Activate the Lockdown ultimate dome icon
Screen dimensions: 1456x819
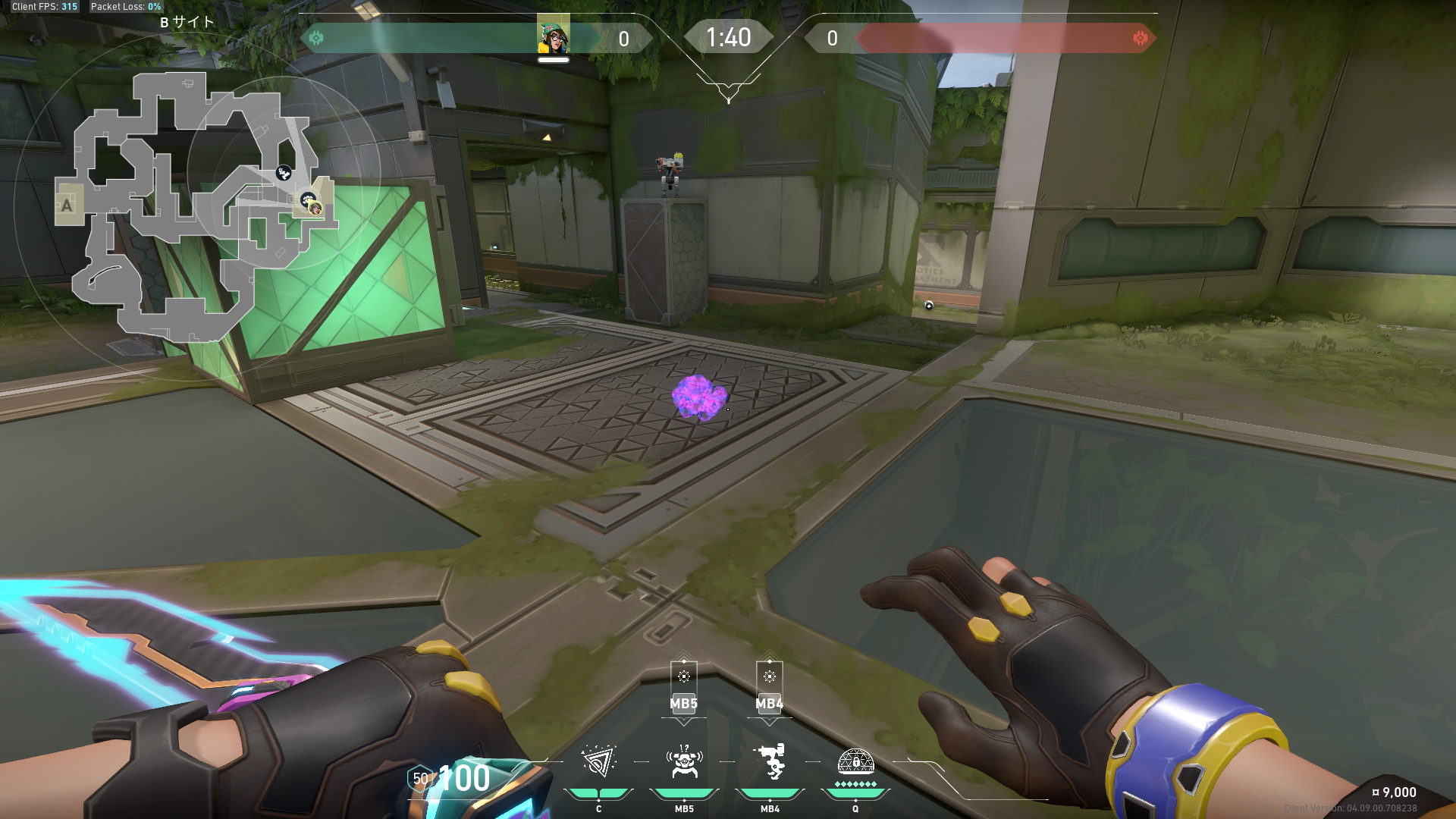[x=855, y=760]
